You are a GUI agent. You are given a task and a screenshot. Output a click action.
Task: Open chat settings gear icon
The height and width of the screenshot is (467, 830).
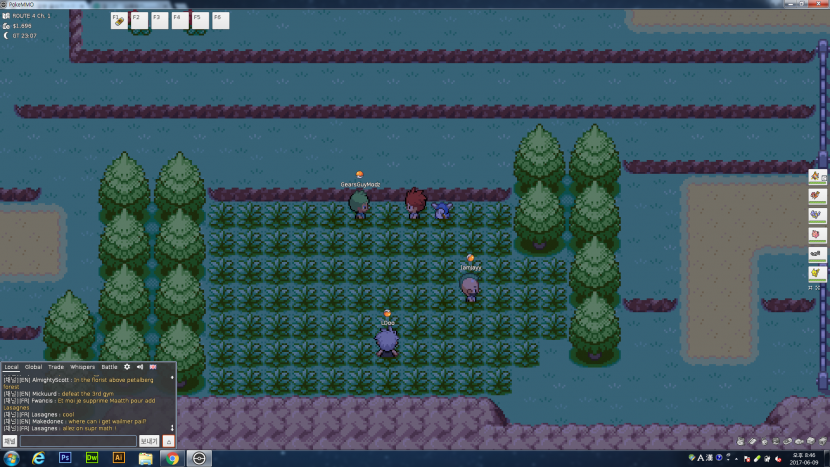click(127, 367)
